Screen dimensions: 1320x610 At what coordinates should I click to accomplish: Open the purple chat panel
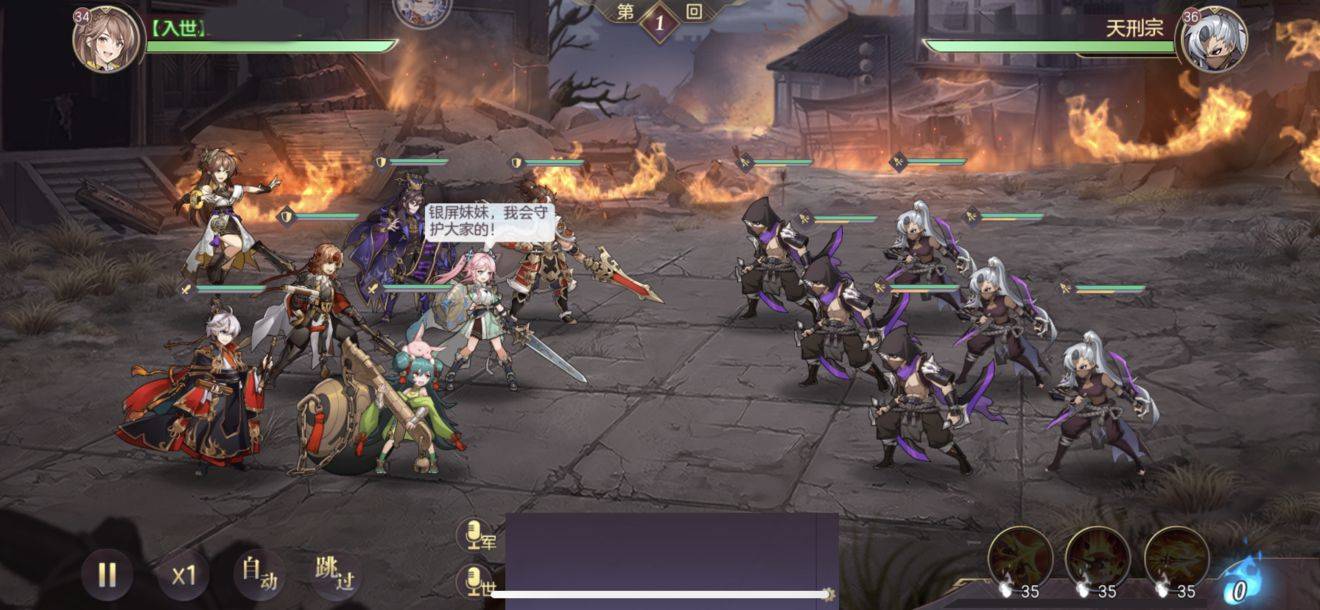point(671,553)
